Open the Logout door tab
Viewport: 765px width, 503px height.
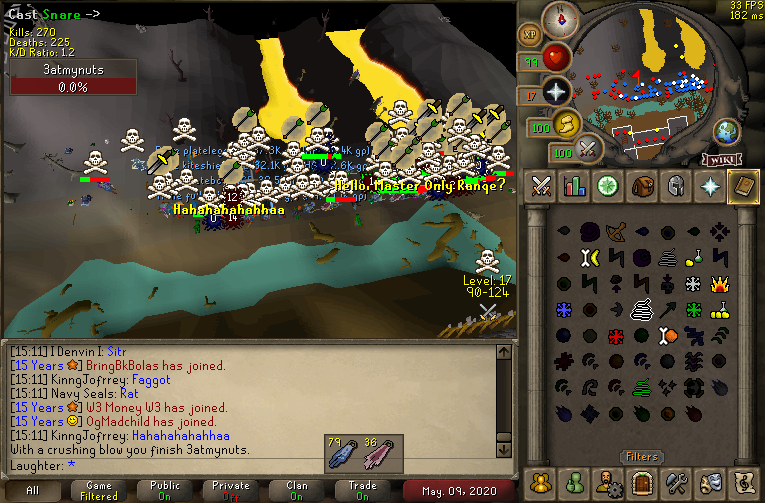641,482
